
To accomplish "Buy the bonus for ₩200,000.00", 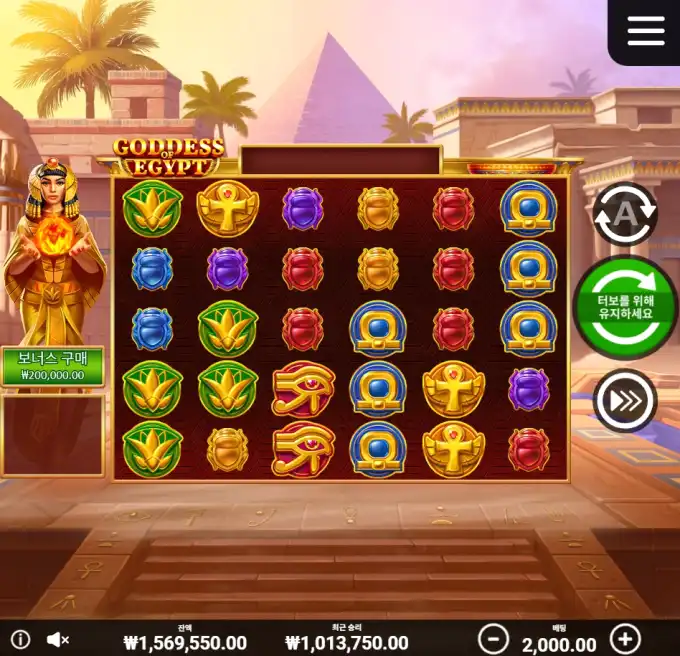I will 53,367.
